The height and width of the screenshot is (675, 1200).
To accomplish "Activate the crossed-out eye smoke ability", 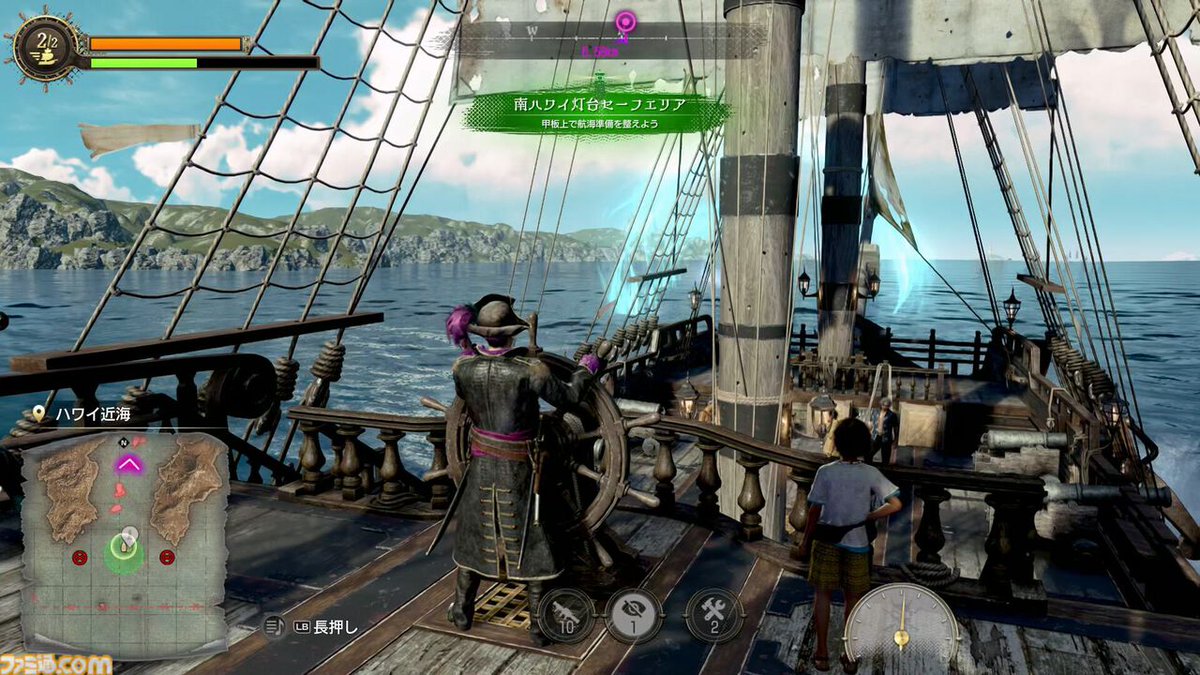I will 634,615.
